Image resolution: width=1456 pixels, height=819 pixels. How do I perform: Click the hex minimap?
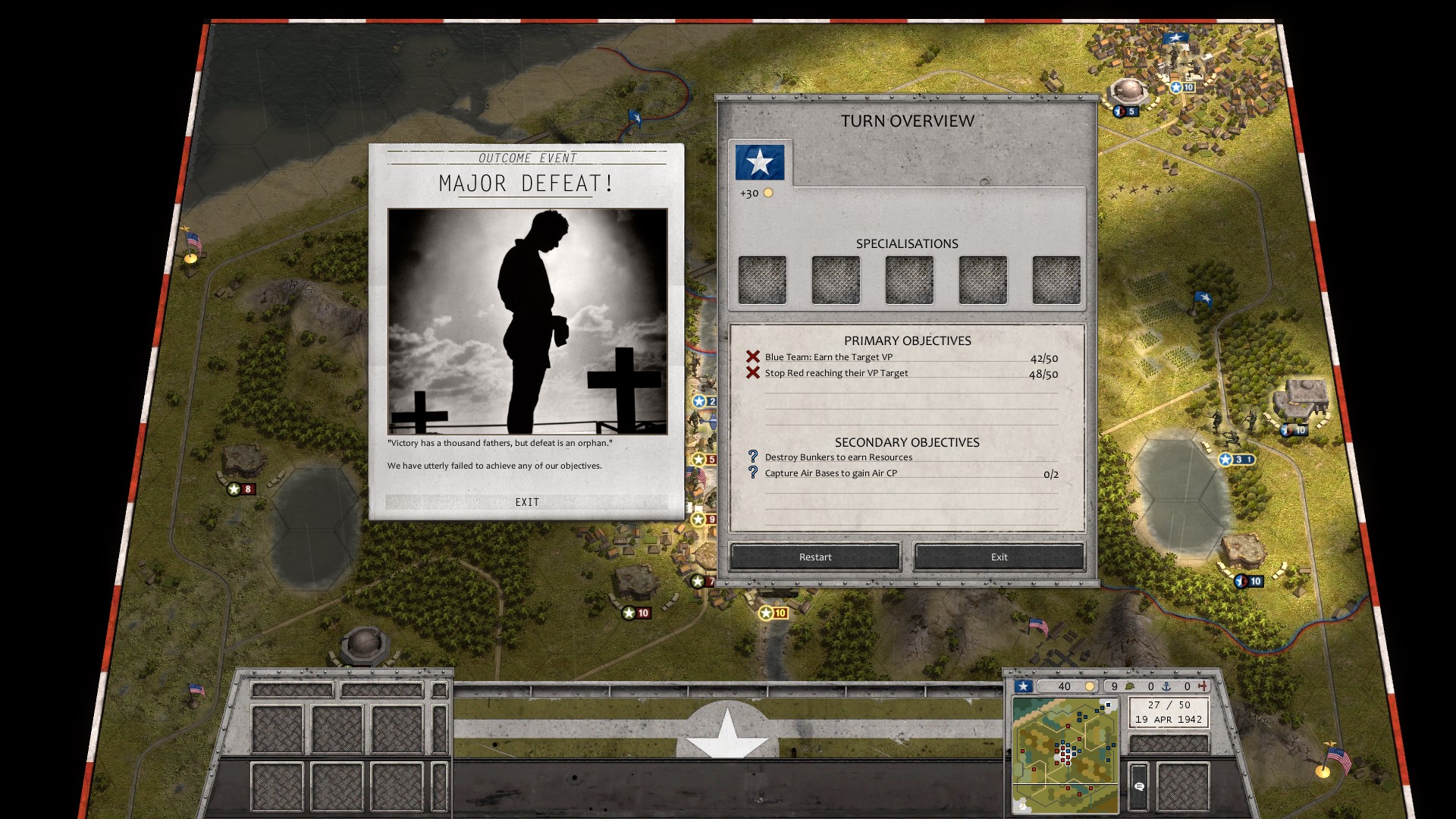[x=1065, y=755]
